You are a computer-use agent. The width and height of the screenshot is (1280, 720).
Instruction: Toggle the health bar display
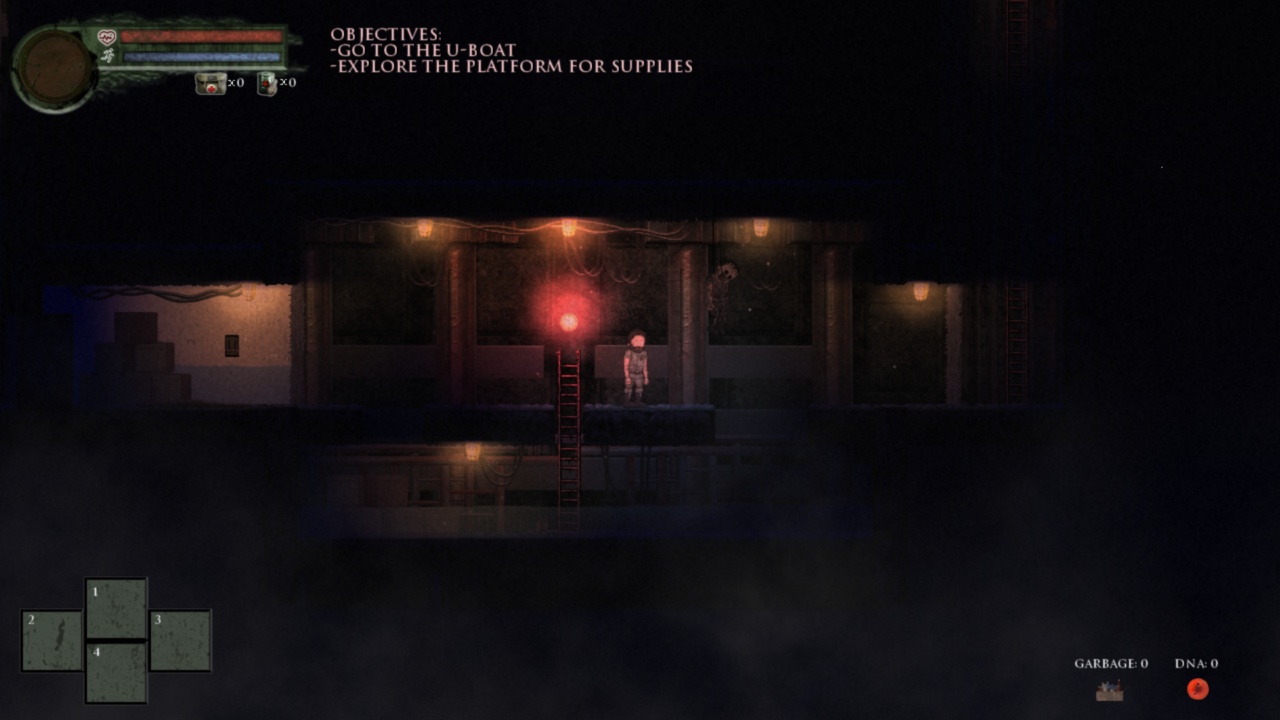pos(203,36)
